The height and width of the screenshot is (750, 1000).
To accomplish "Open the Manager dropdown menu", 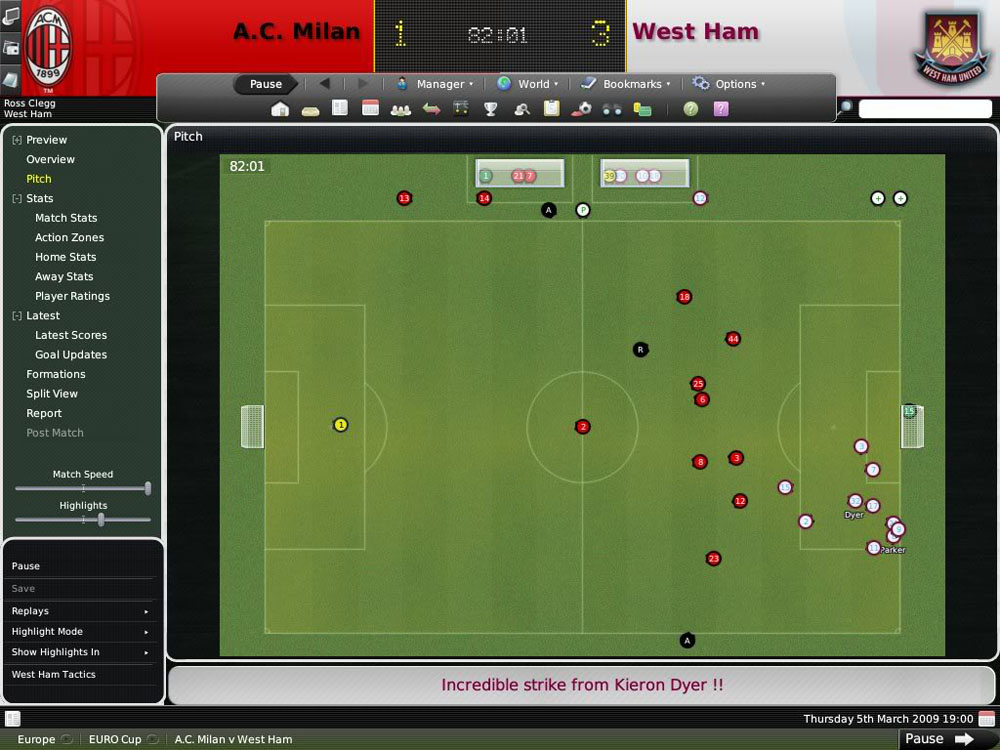I will [x=435, y=84].
